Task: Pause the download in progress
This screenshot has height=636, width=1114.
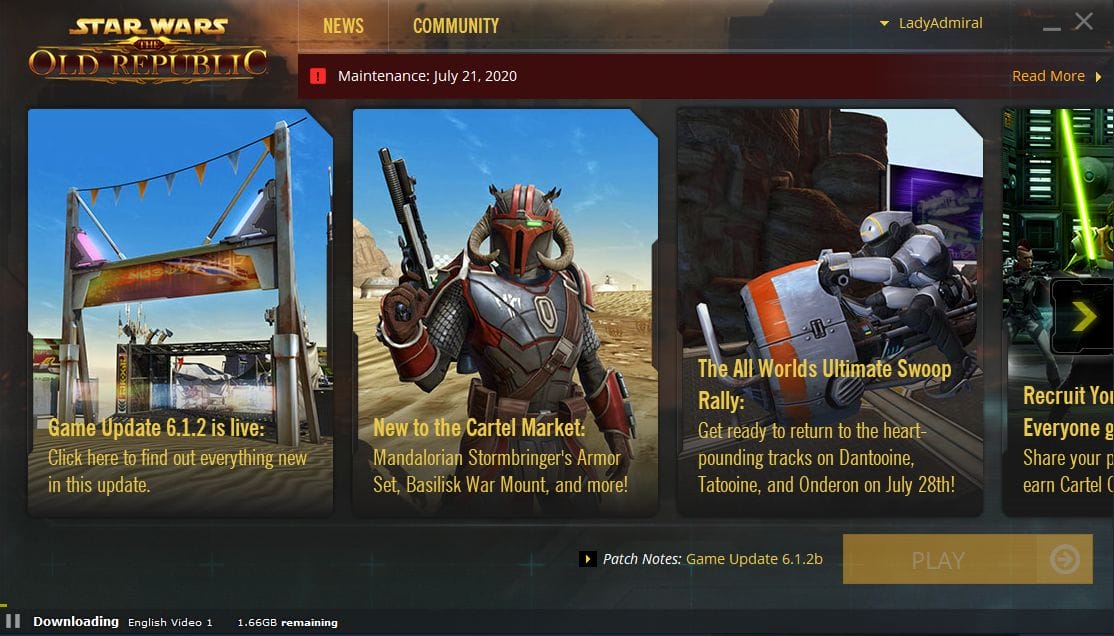Action: [x=14, y=621]
